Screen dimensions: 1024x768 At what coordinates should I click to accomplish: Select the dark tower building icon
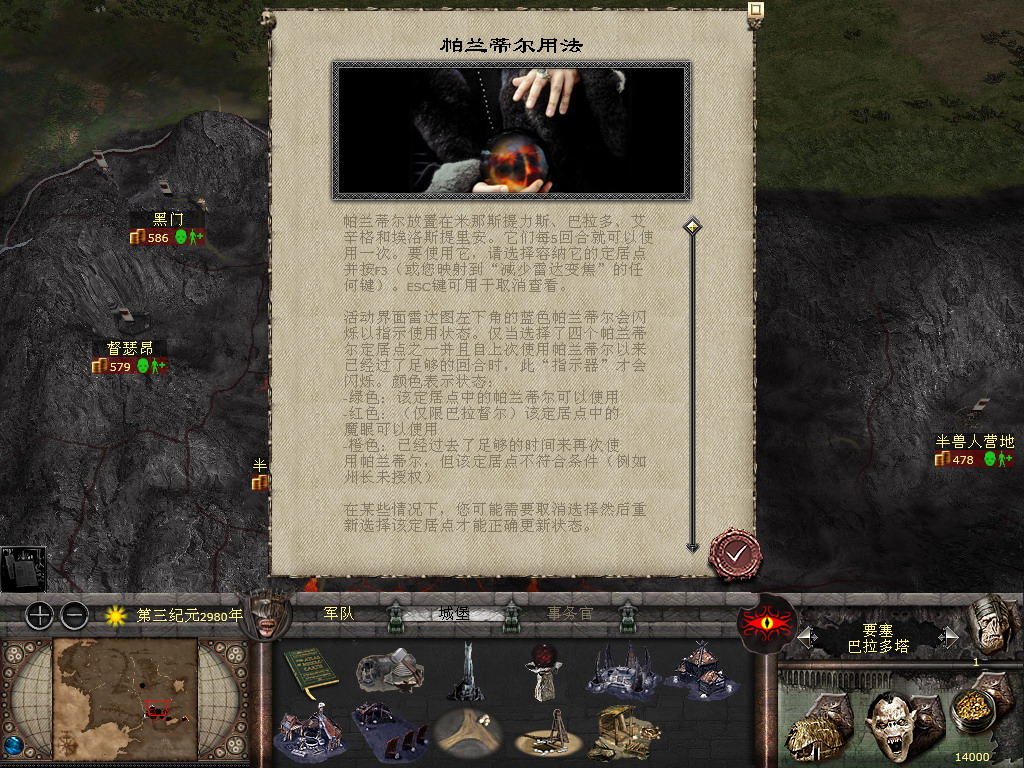tap(465, 672)
